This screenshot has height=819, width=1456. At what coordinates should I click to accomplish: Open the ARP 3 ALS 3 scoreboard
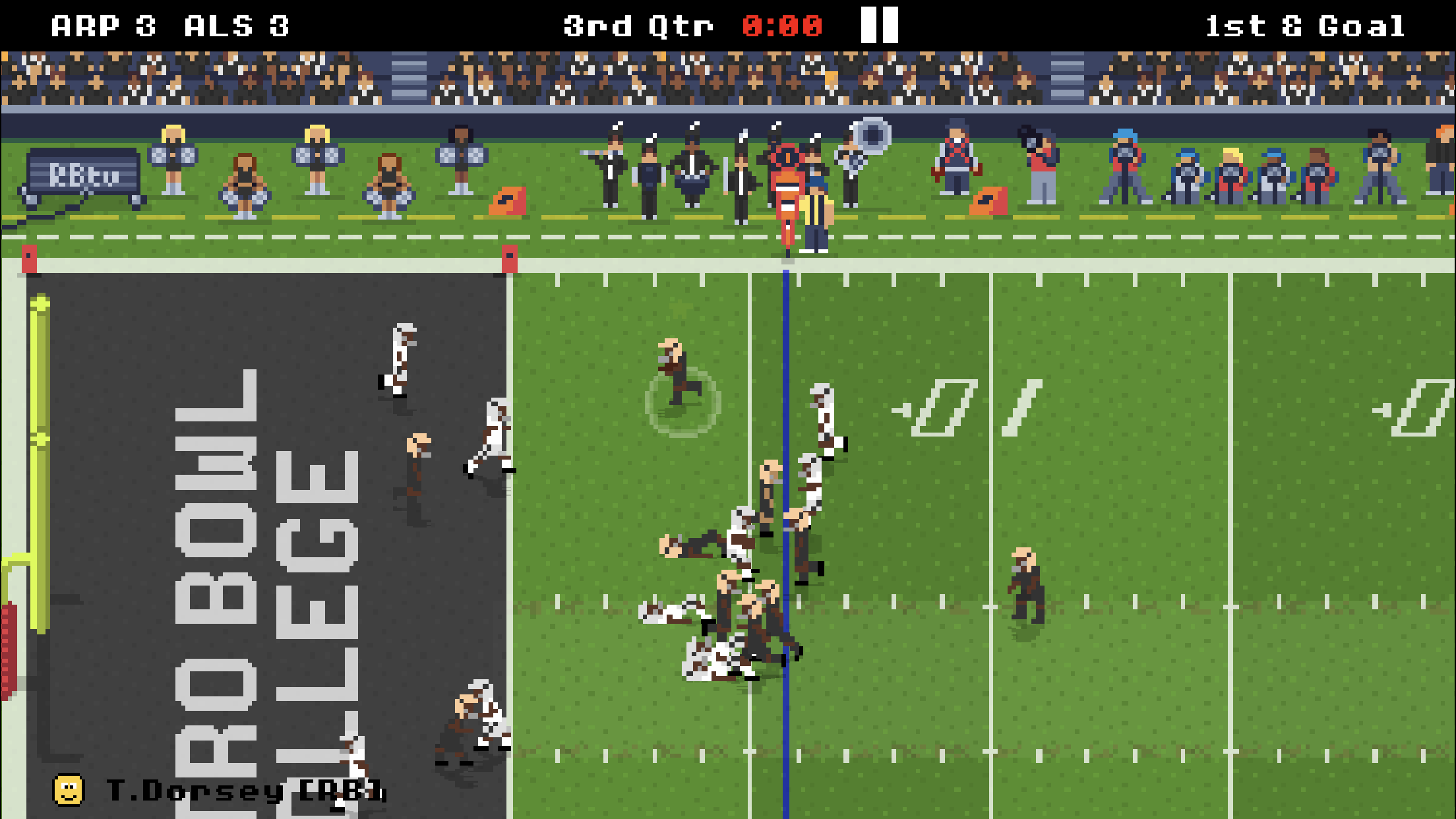(171, 26)
